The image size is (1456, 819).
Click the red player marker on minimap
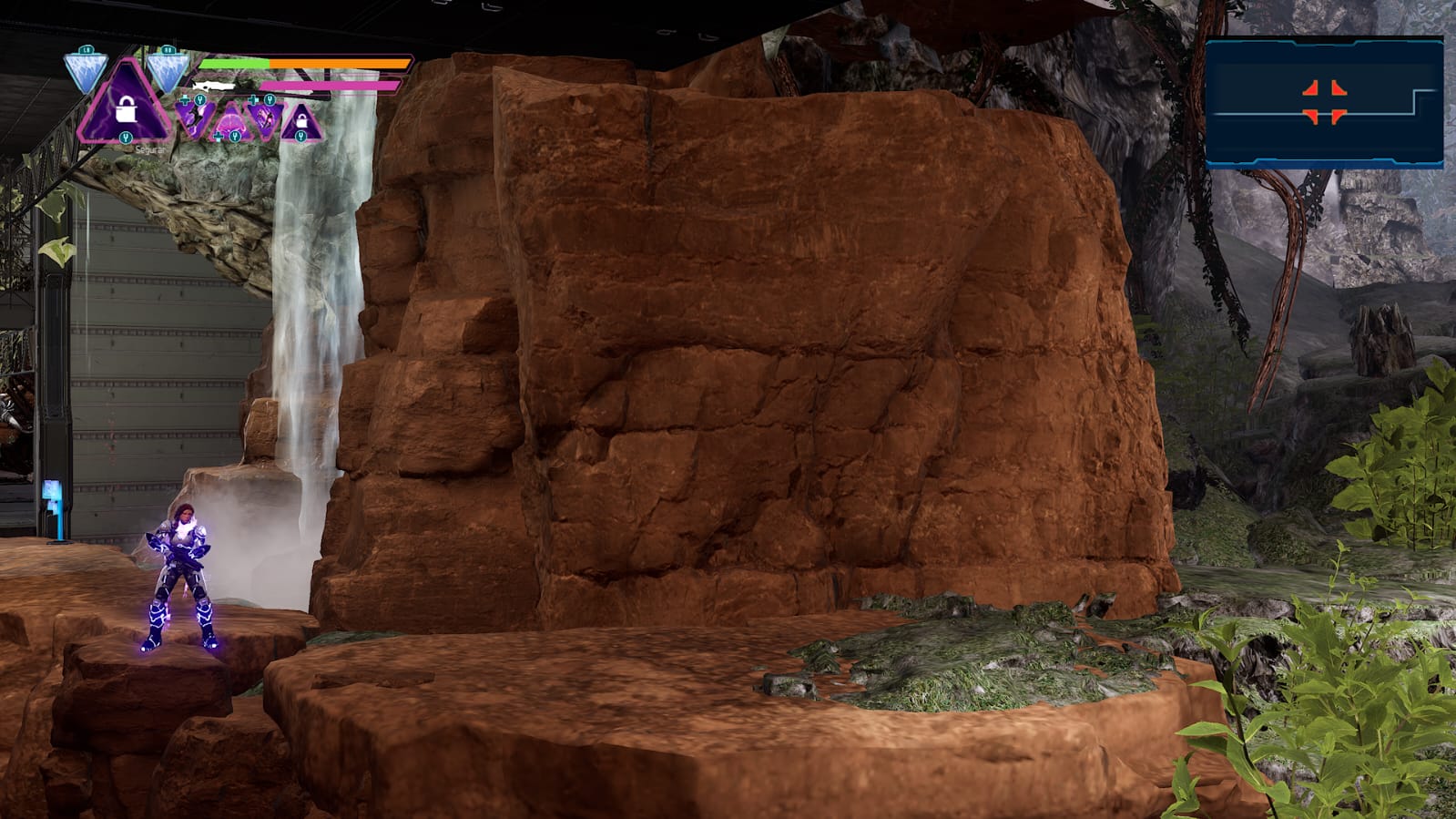tap(1324, 101)
